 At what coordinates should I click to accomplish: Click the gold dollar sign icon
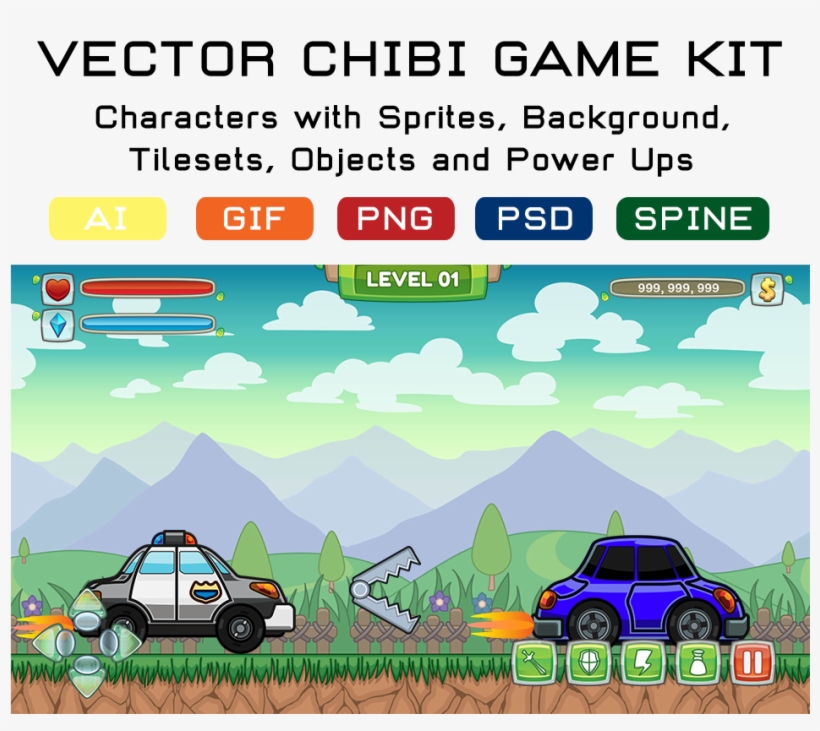767,289
